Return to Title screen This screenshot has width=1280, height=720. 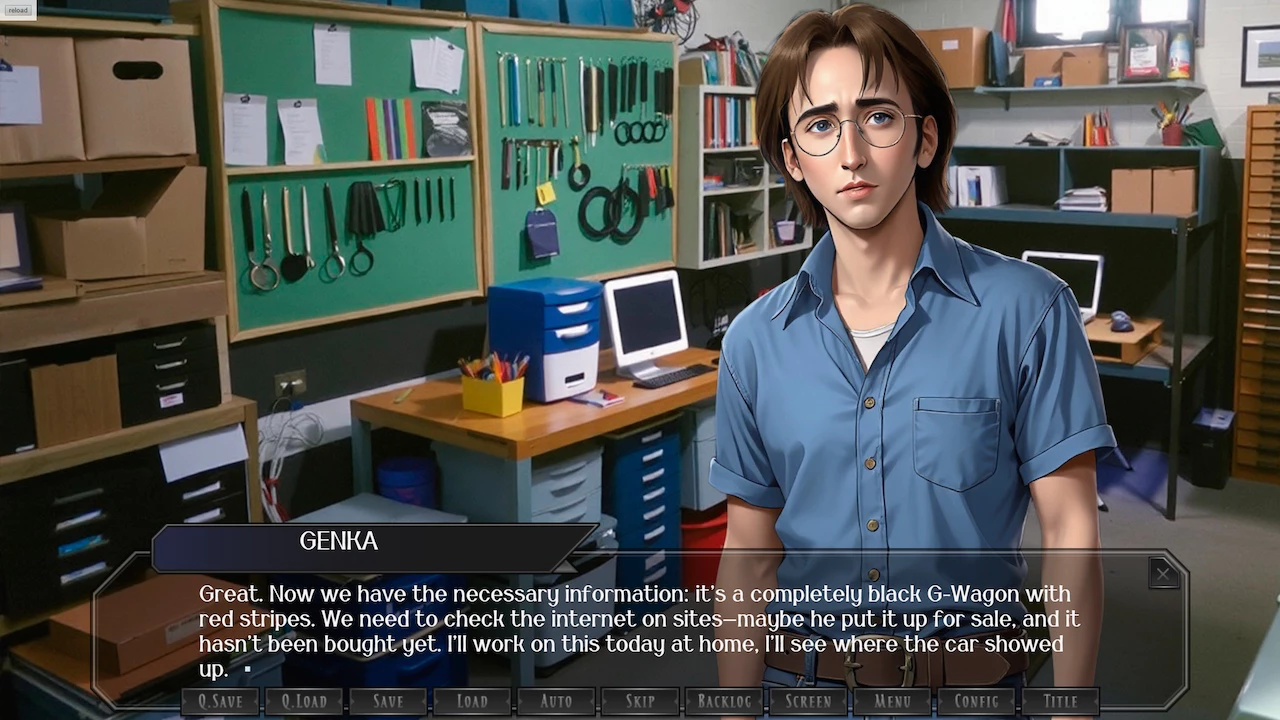[x=1060, y=701]
